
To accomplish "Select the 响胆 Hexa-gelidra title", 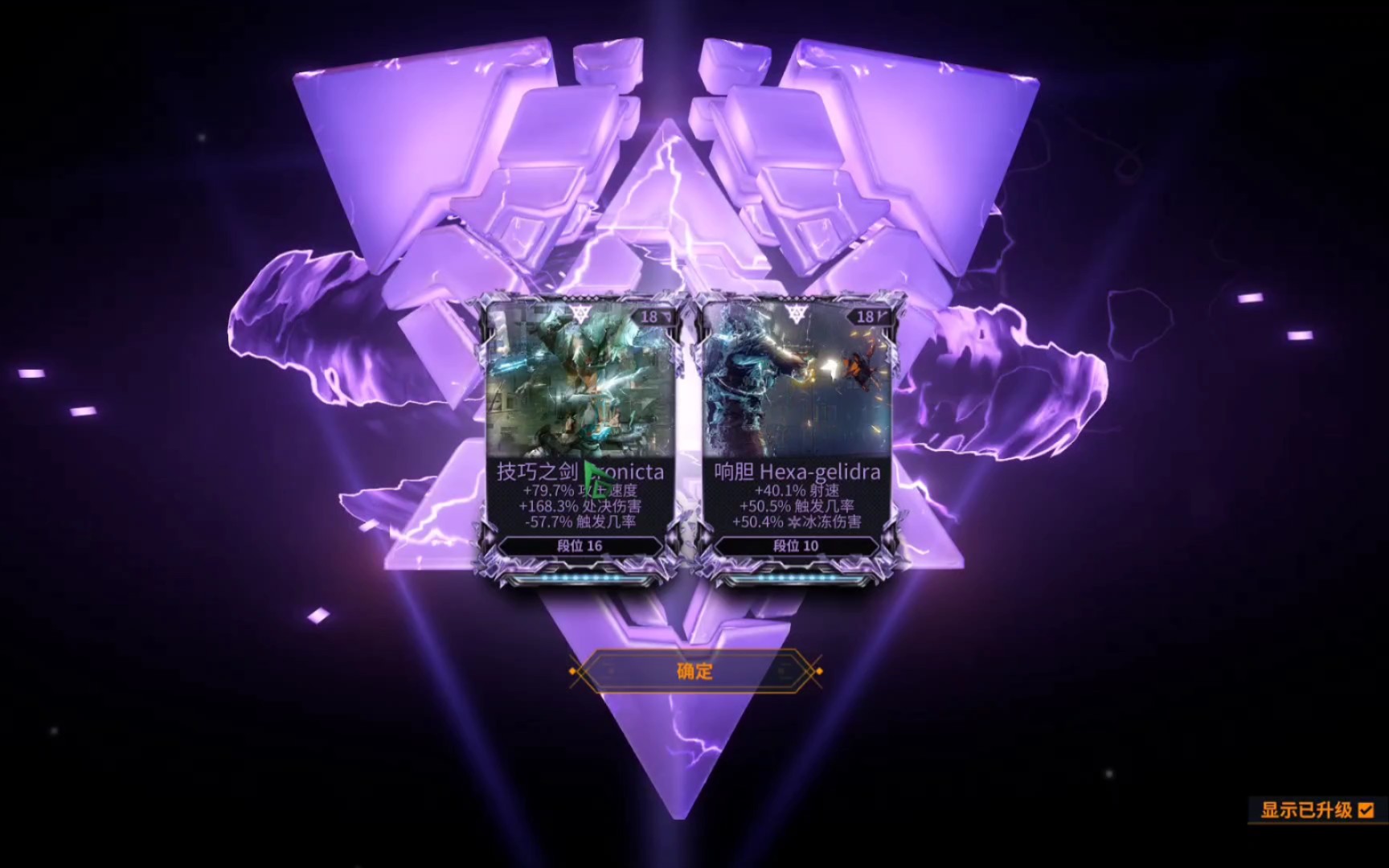I will 797,473.
